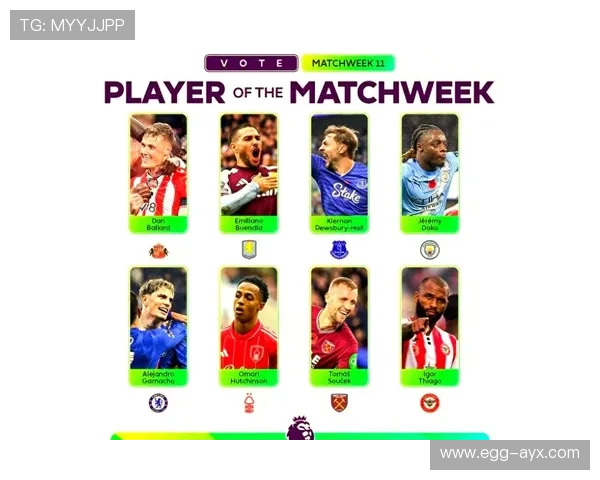600x480 pixels.
Task: Pick Omari Hutchinson's player card
Action: click(249, 325)
